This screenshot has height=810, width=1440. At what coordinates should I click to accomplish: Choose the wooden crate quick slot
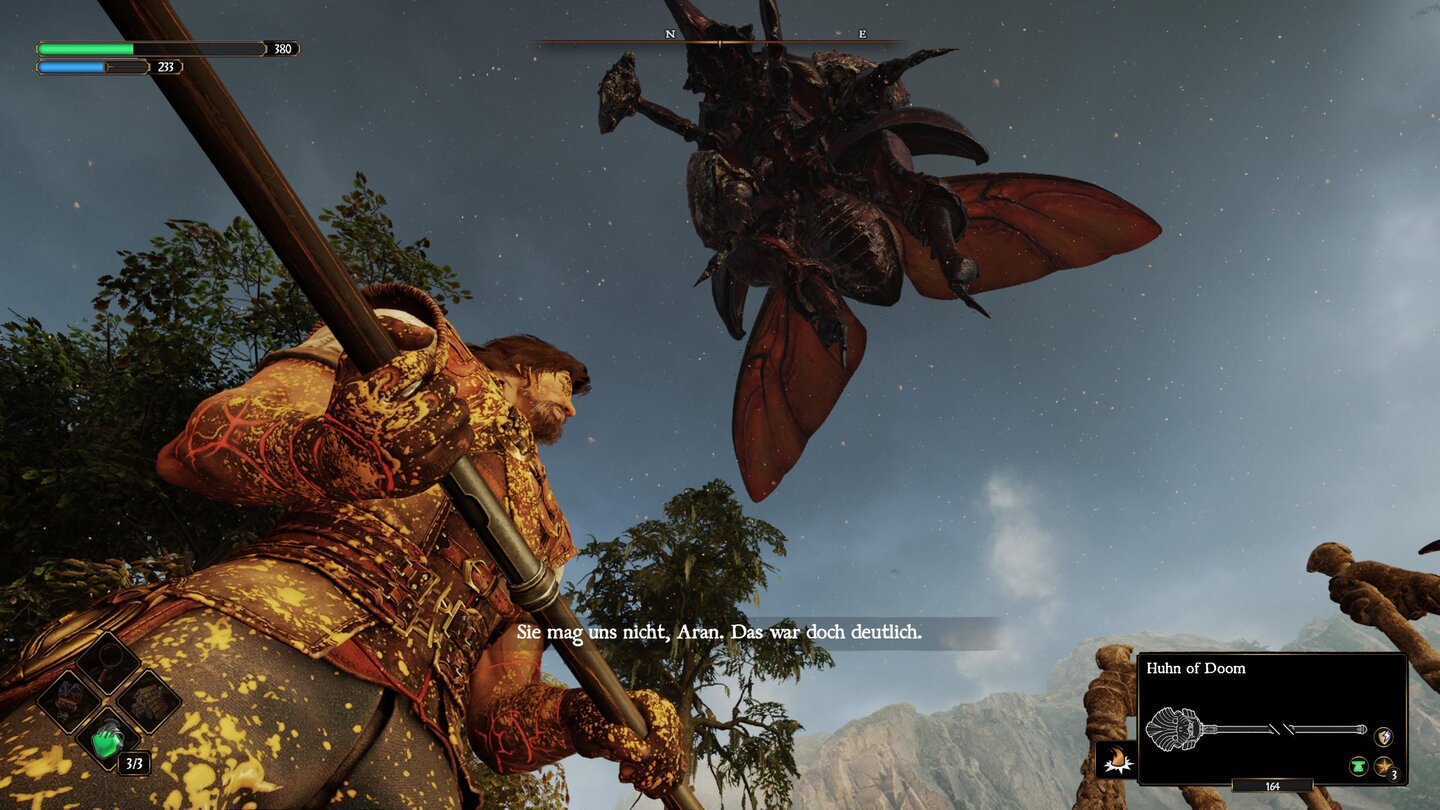point(148,700)
